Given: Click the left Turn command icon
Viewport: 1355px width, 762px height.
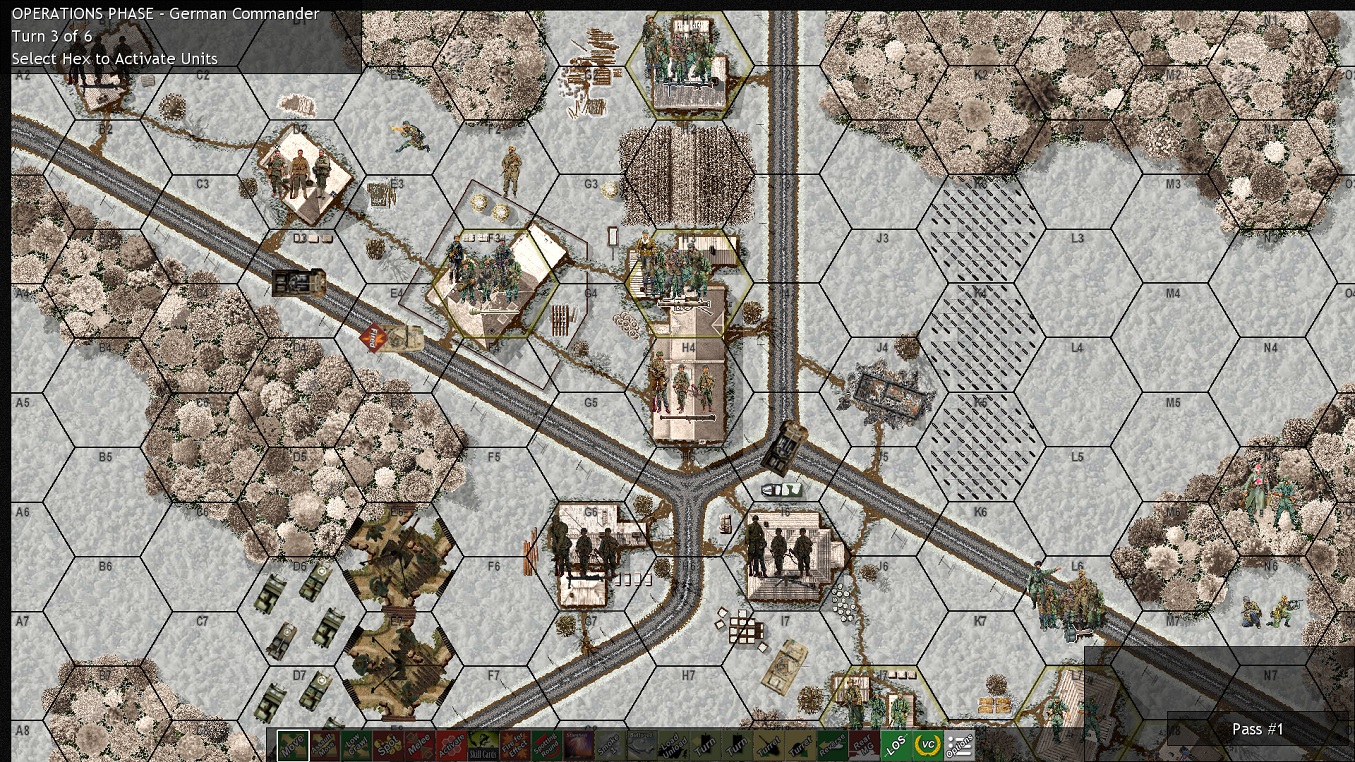Looking at the screenshot, I should 704,744.
